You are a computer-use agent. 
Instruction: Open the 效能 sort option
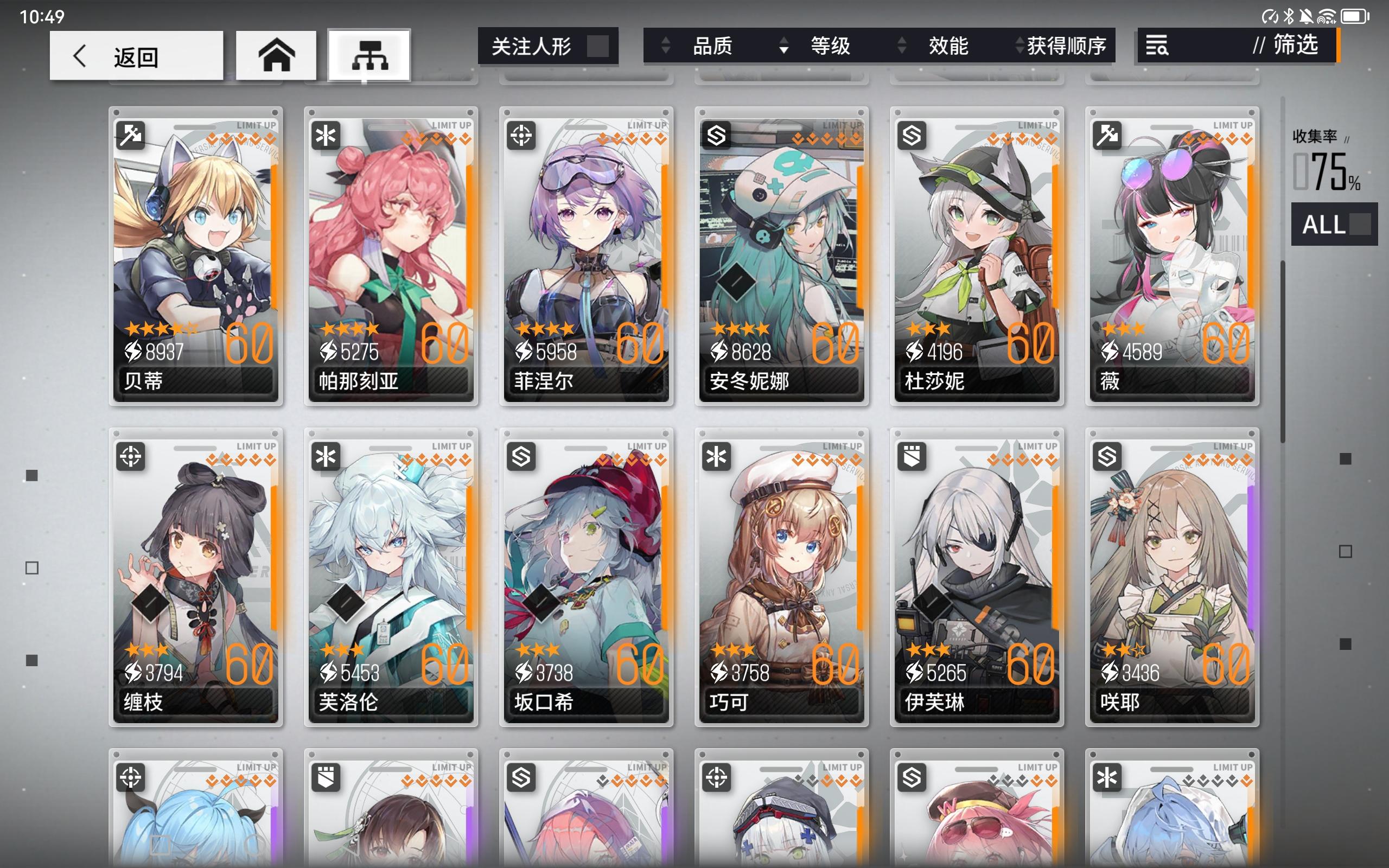[x=950, y=46]
